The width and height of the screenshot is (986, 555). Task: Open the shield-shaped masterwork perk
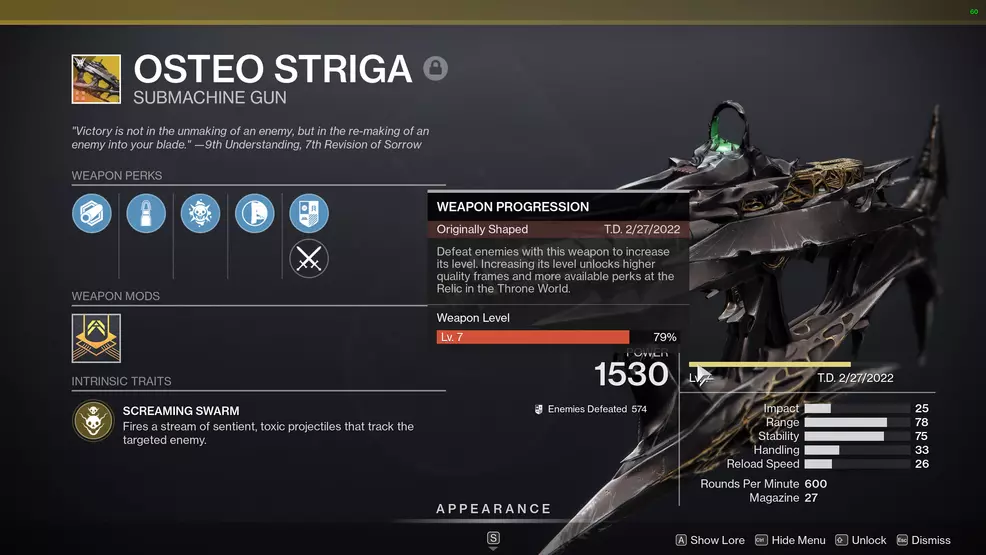[309, 213]
